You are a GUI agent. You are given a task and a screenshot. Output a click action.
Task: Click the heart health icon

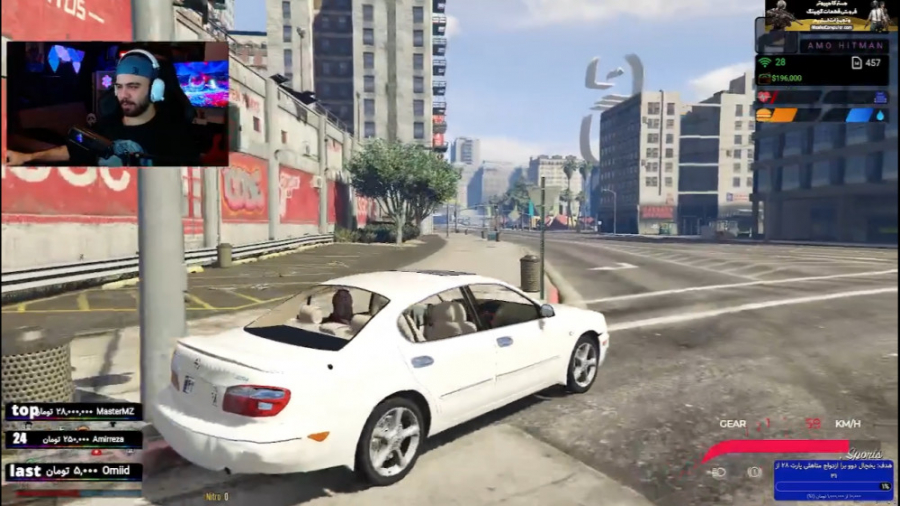[x=764, y=97]
